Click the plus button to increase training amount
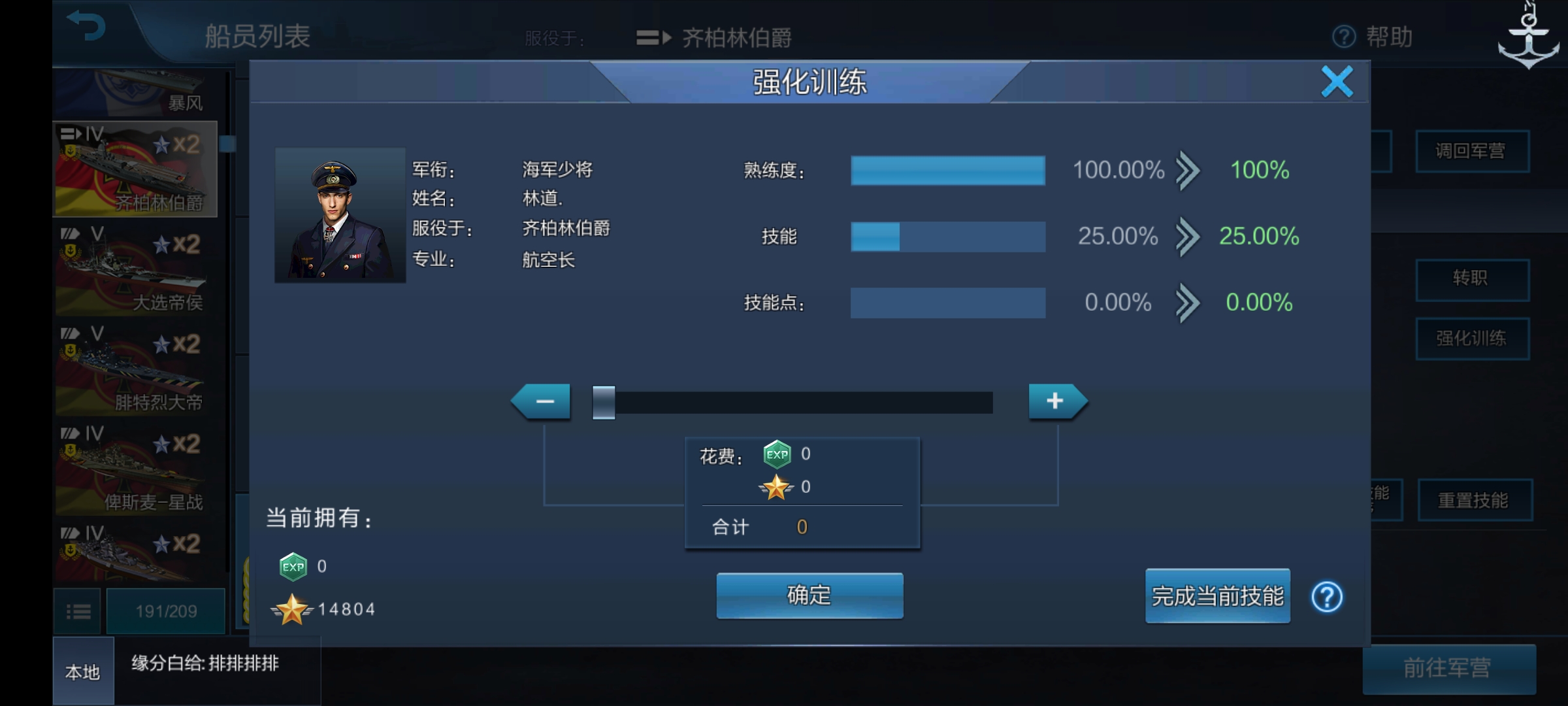1568x706 pixels. [1056, 401]
